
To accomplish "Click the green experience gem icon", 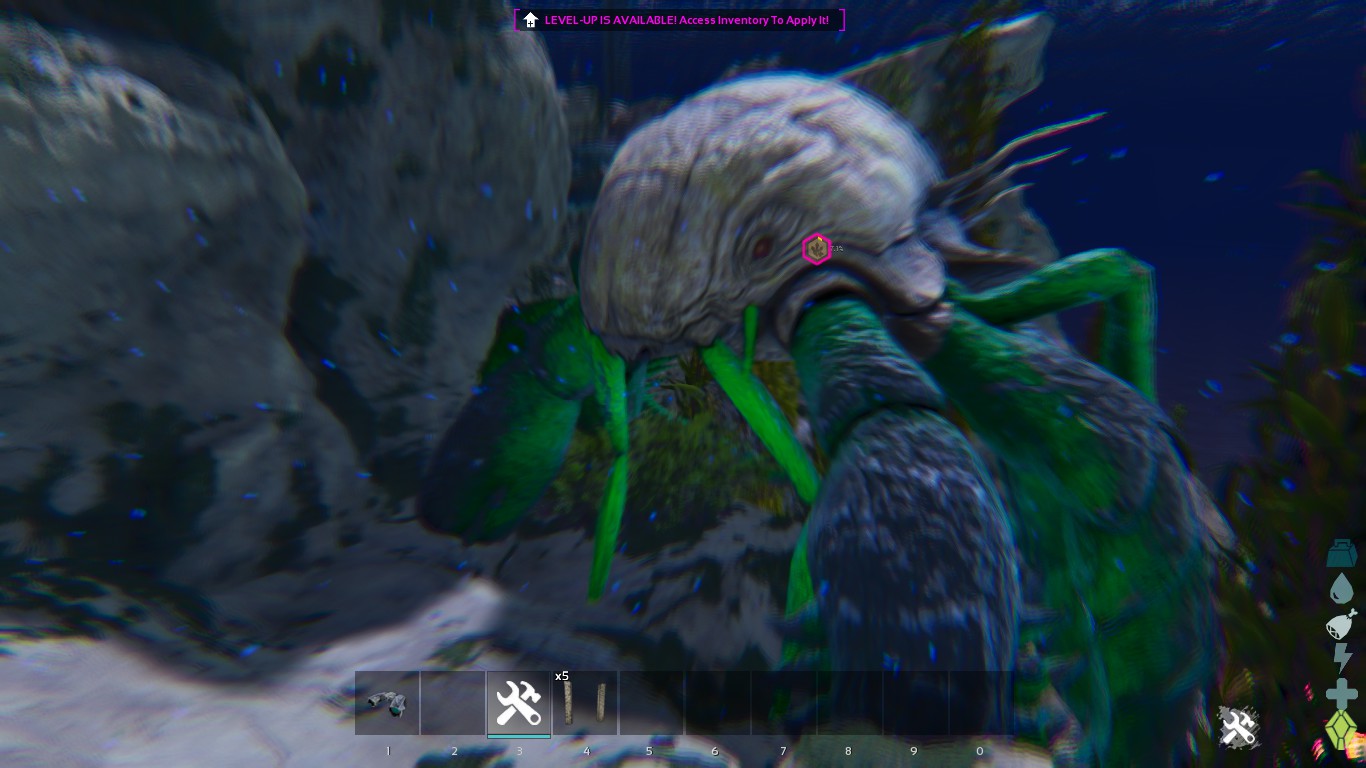I will coord(1341,731).
